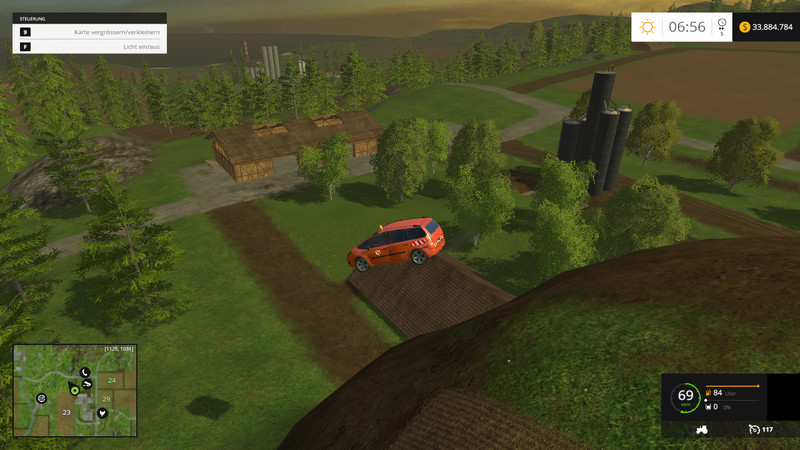Toggle the cruise control gauge icon
Image resolution: width=800 pixels, height=450 pixels.
(x=753, y=429)
